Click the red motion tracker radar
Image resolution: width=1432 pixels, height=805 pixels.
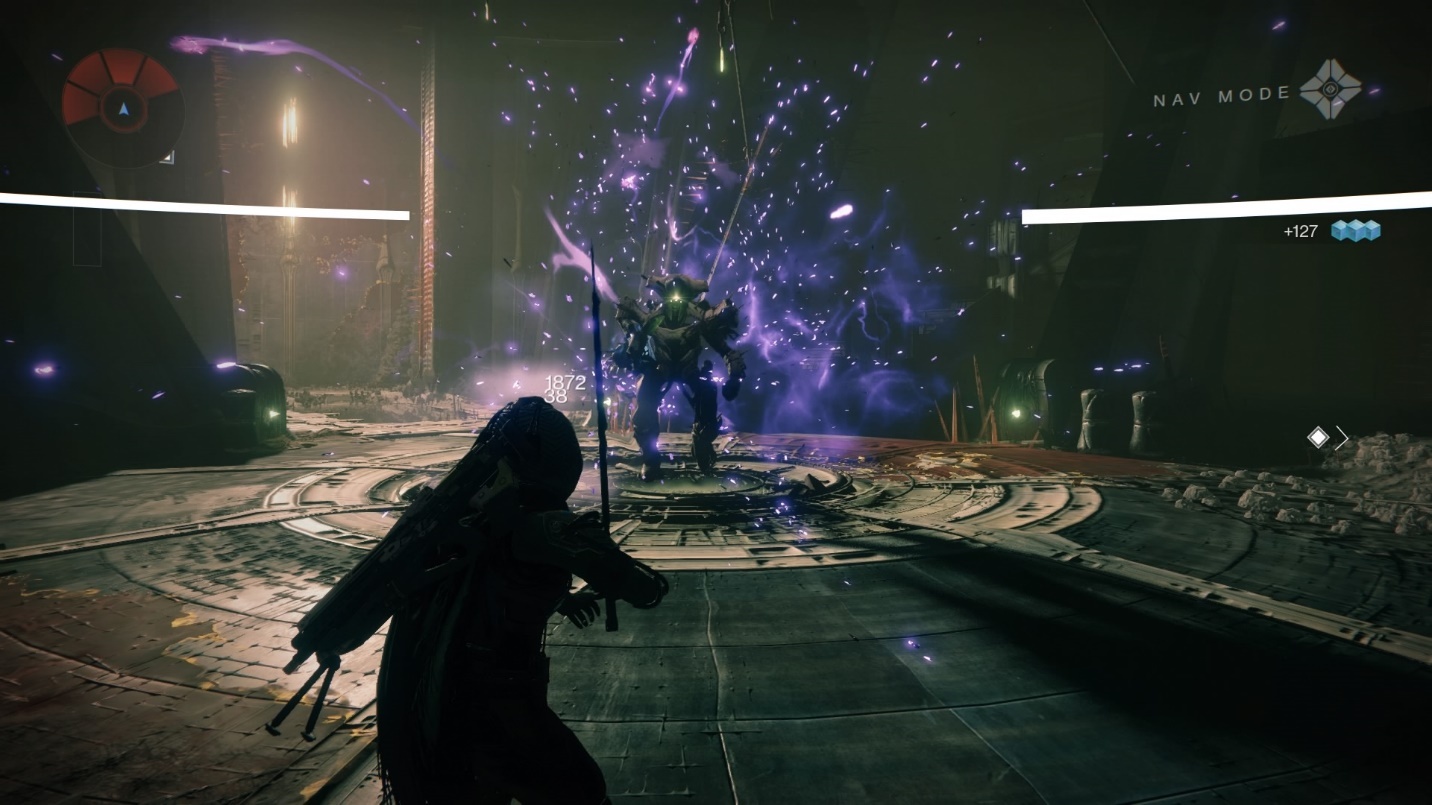[x=122, y=104]
